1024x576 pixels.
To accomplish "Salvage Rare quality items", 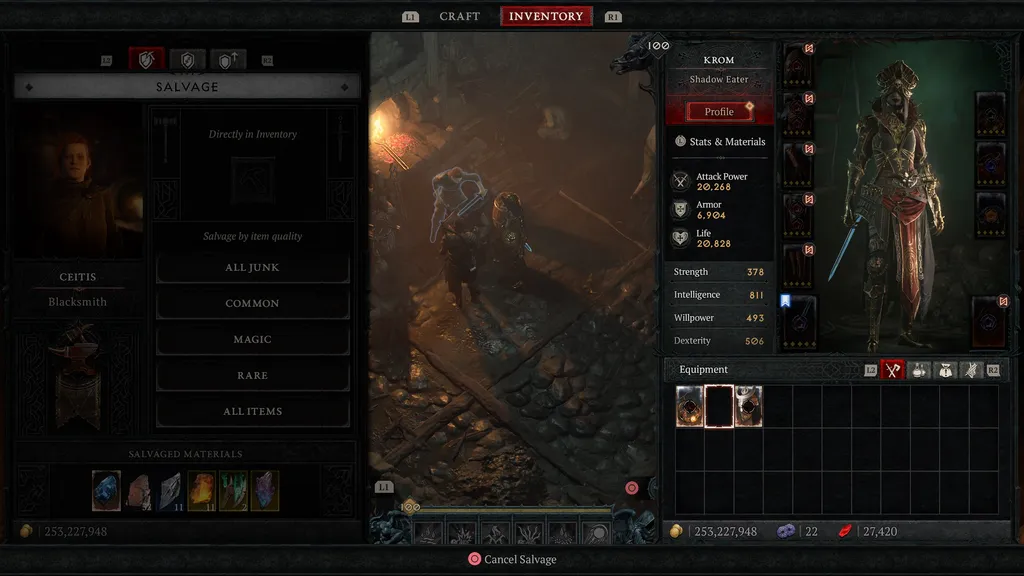I will coord(252,376).
